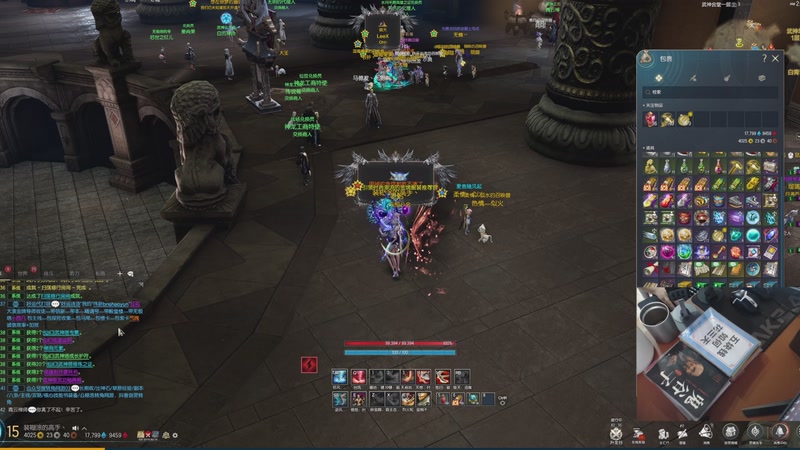Select the first inventory category tab
This screenshot has width=800, height=450.
coord(661,77)
